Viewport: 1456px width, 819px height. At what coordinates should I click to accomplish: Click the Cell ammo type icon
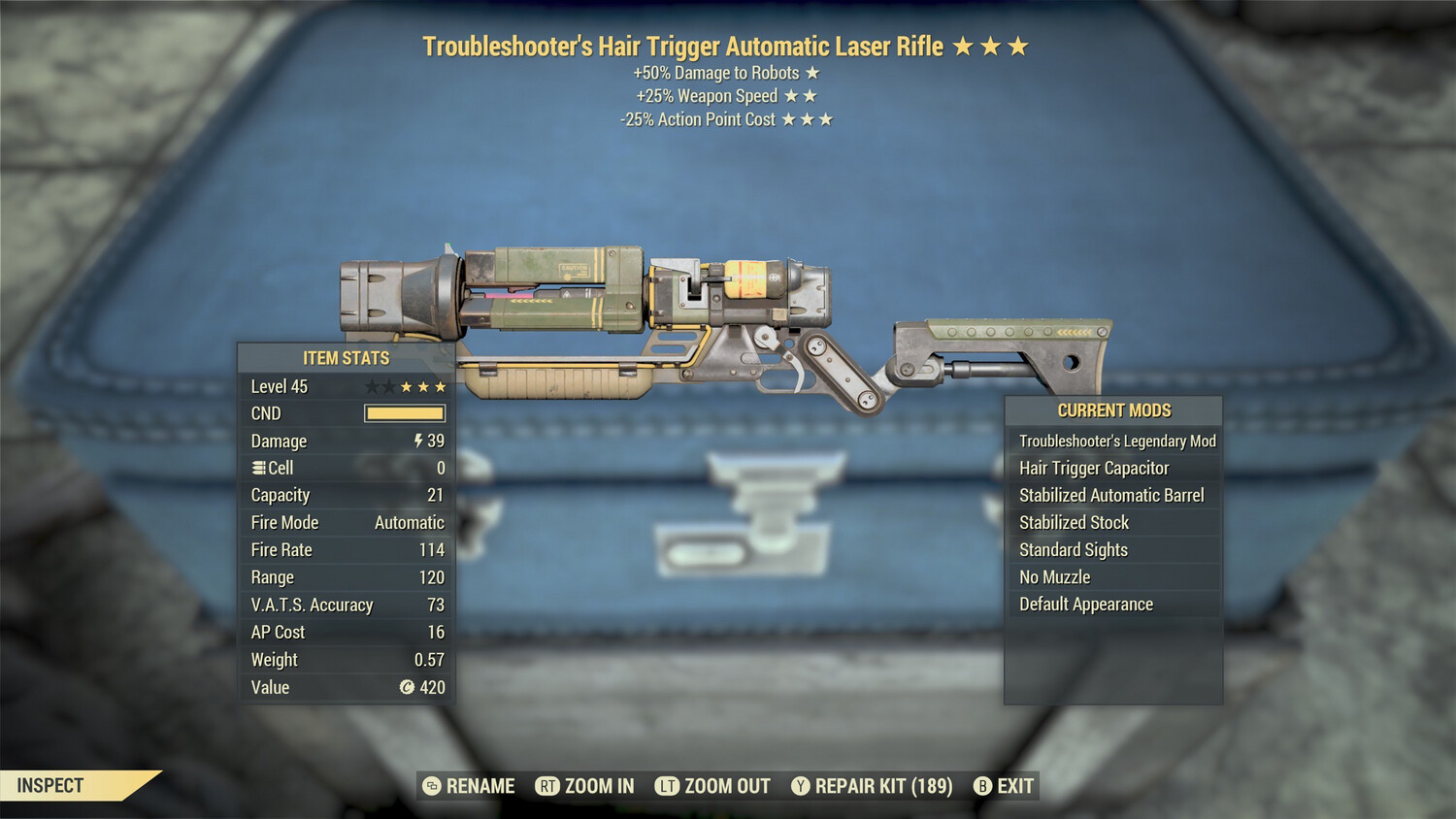(x=260, y=468)
